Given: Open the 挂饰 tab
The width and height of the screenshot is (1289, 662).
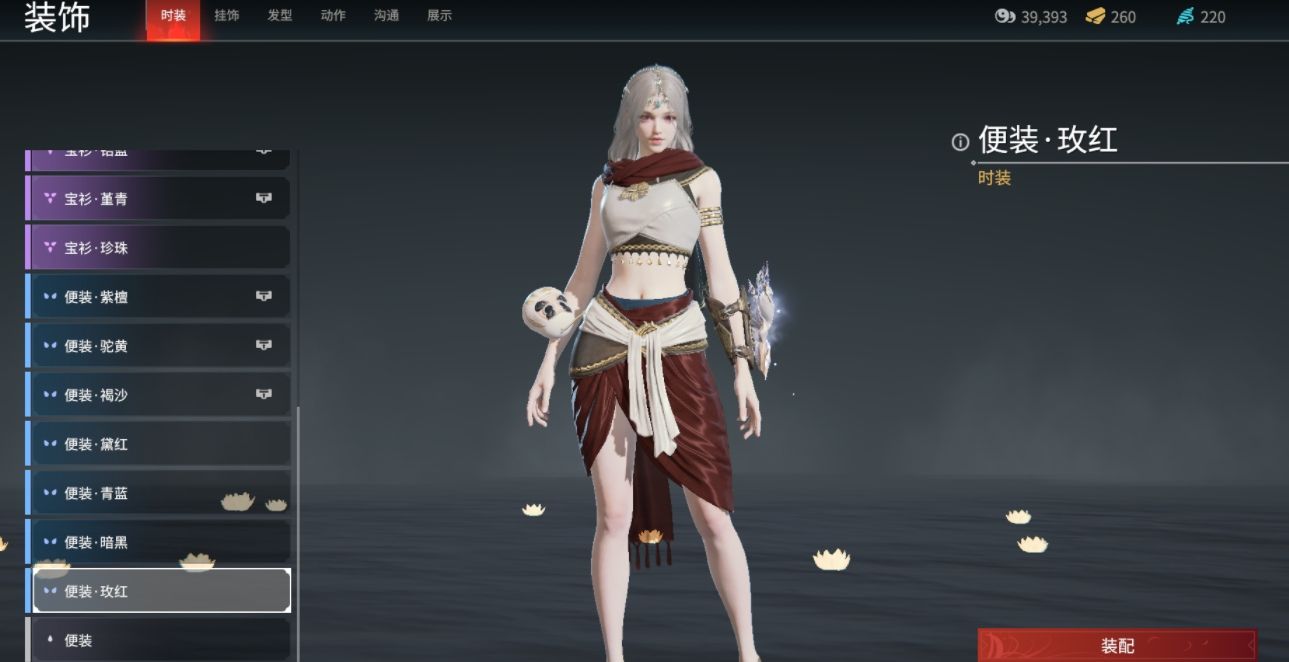Looking at the screenshot, I should pos(227,16).
